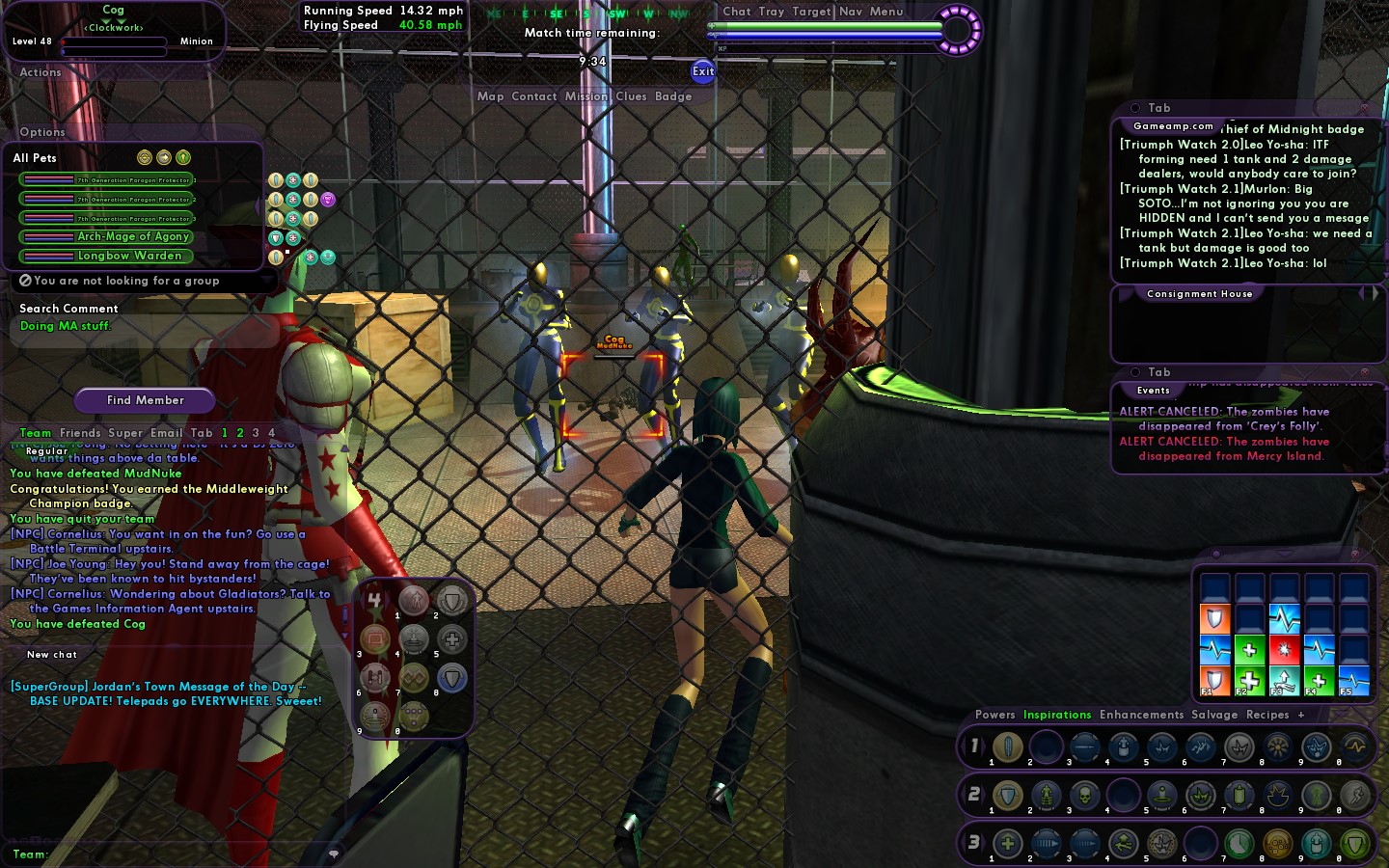
Task: Open the Enhancements panel
Action: coord(1141,715)
